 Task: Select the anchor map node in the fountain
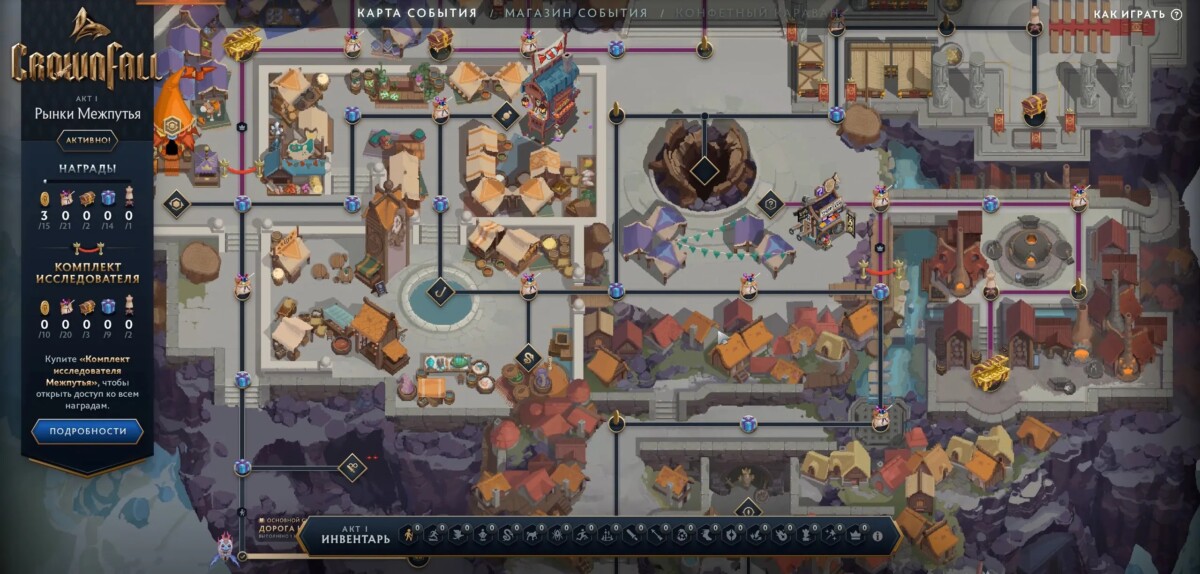439,292
